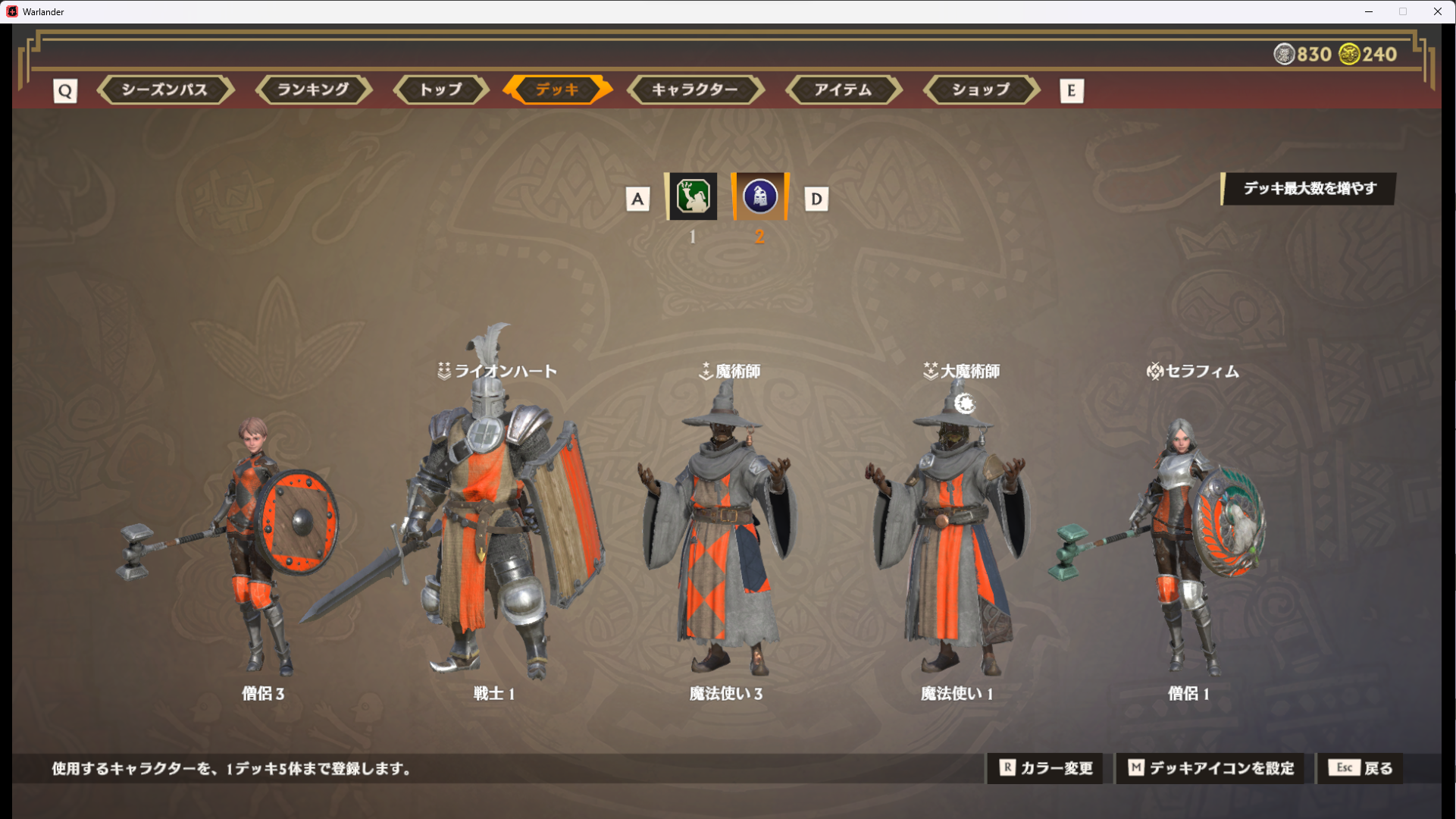Go back with the 戻る button
Screen dimensions: 1456x819
1360,768
